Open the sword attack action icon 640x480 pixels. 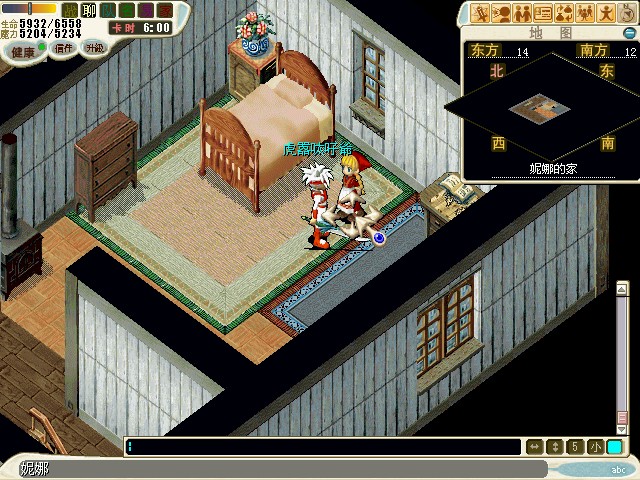coord(481,13)
